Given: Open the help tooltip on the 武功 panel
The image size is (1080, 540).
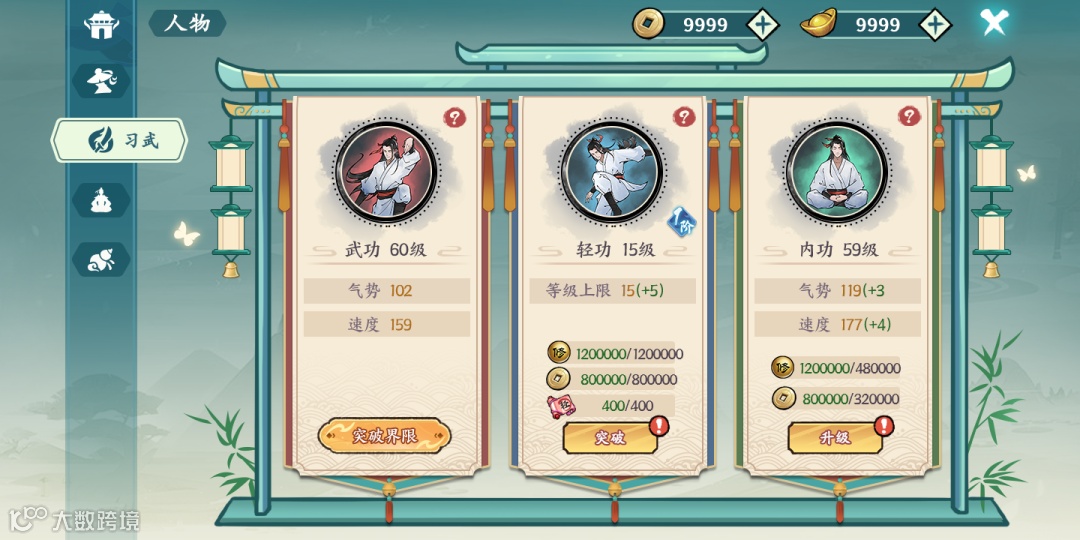Looking at the screenshot, I should click(455, 118).
